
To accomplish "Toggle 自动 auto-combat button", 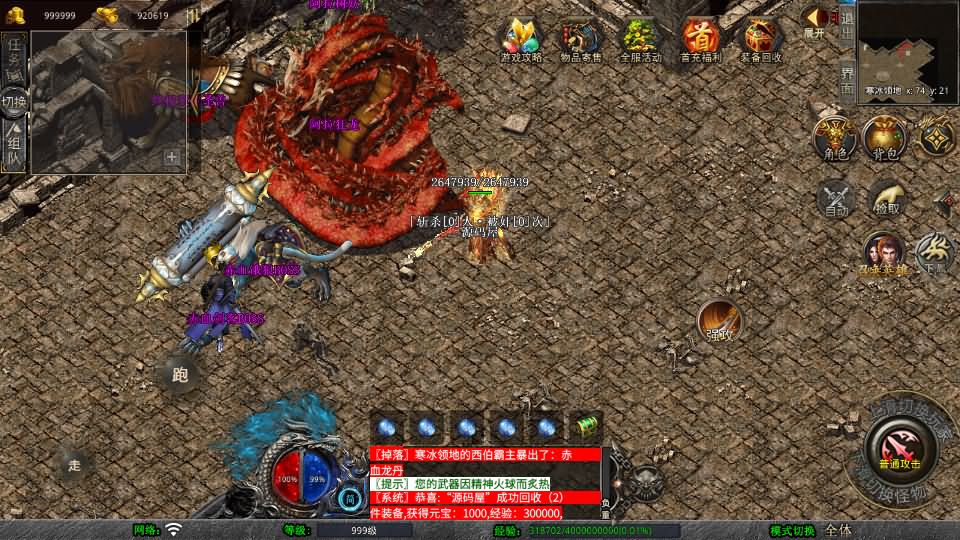I will click(x=836, y=197).
